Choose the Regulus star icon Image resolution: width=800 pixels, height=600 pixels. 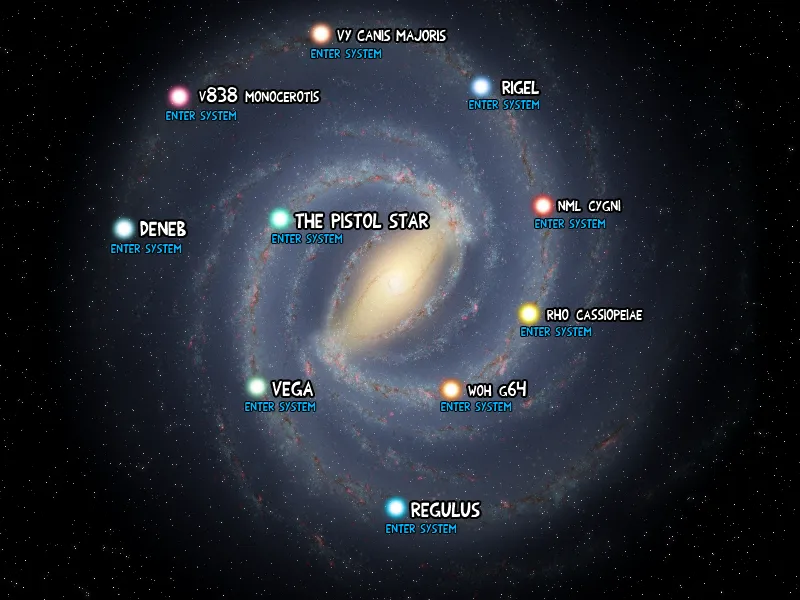click(x=396, y=509)
